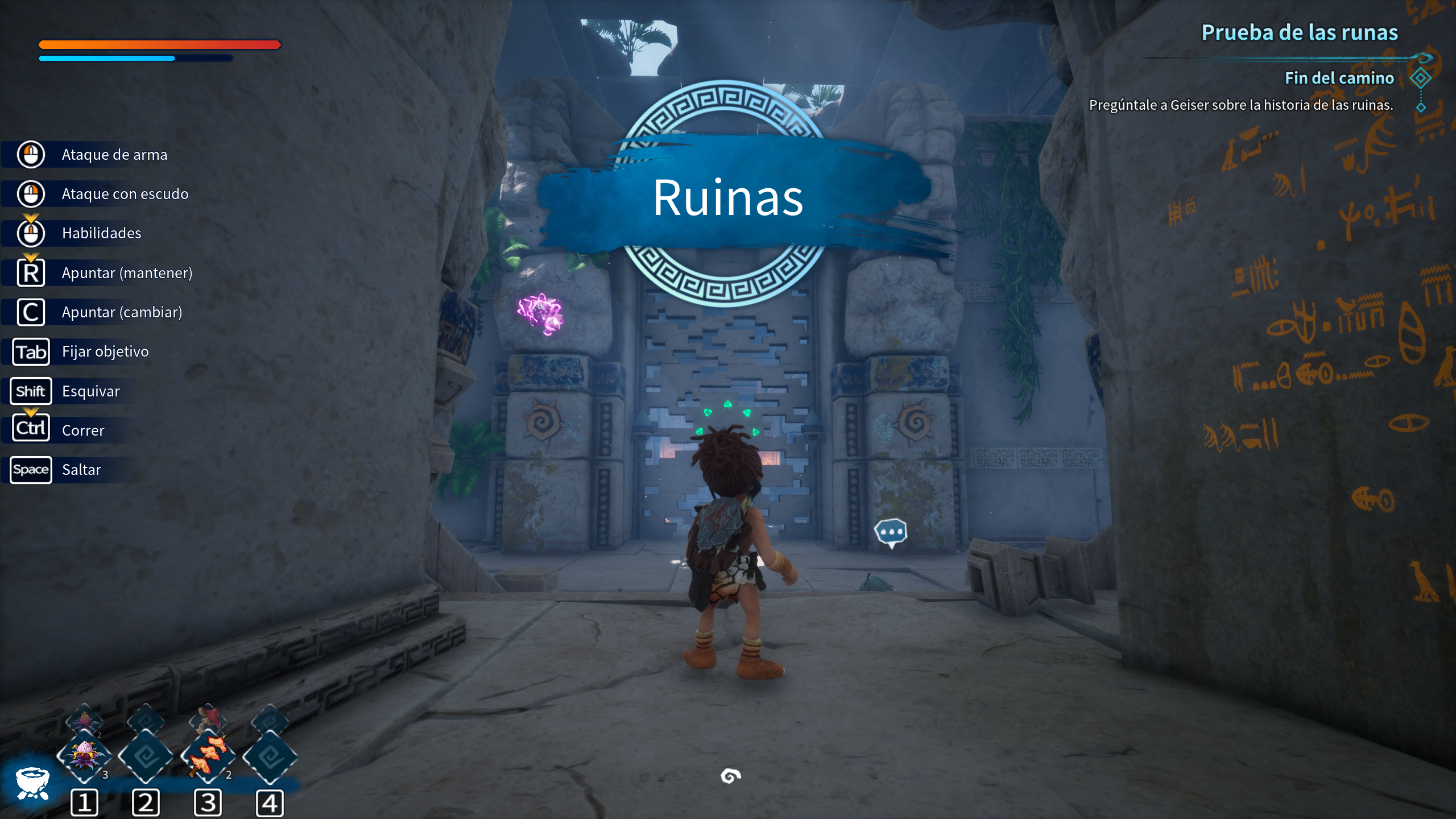The height and width of the screenshot is (819, 1456).
Task: Pick the small spiky purple flower slot
Action: [x=84, y=721]
